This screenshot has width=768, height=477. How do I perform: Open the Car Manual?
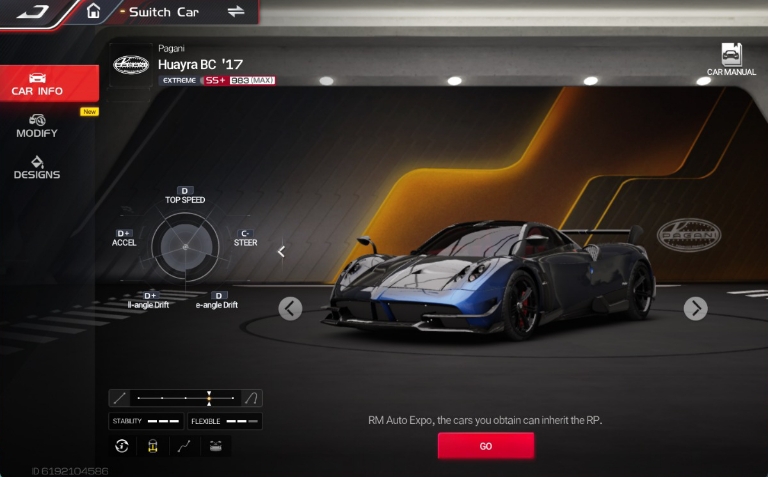pyautogui.click(x=731, y=60)
